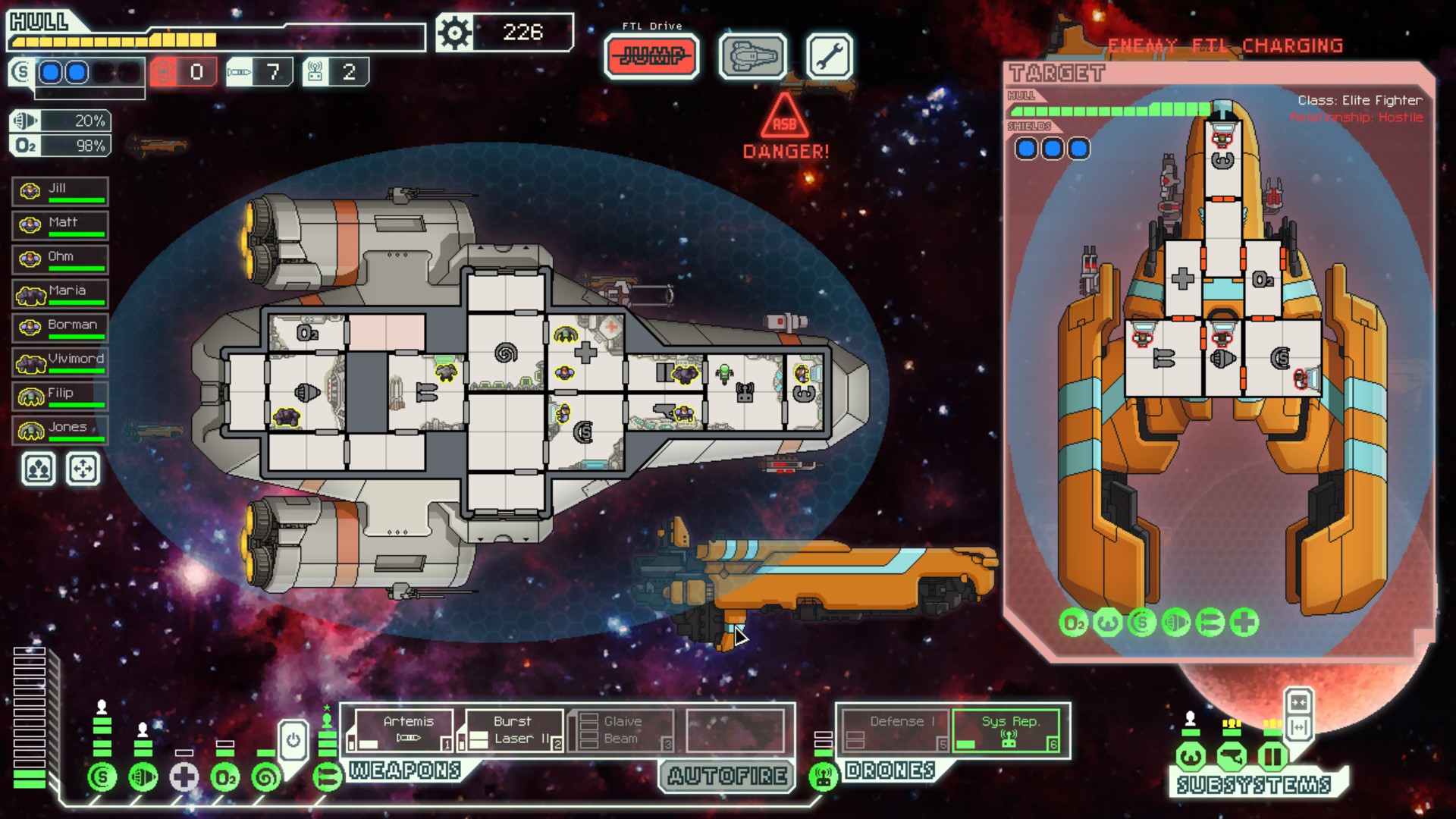Power up the Burst Laser II weapon

[x=513, y=730]
